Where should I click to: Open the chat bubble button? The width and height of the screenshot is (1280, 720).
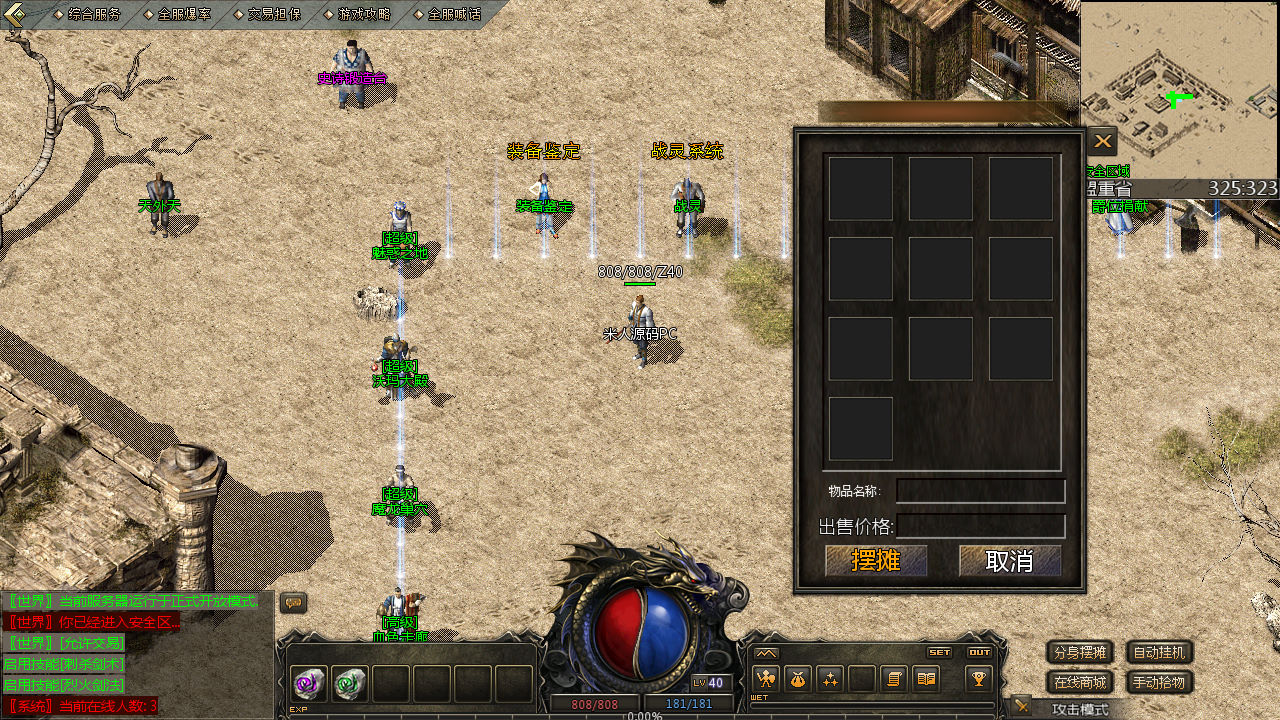pyautogui.click(x=293, y=603)
